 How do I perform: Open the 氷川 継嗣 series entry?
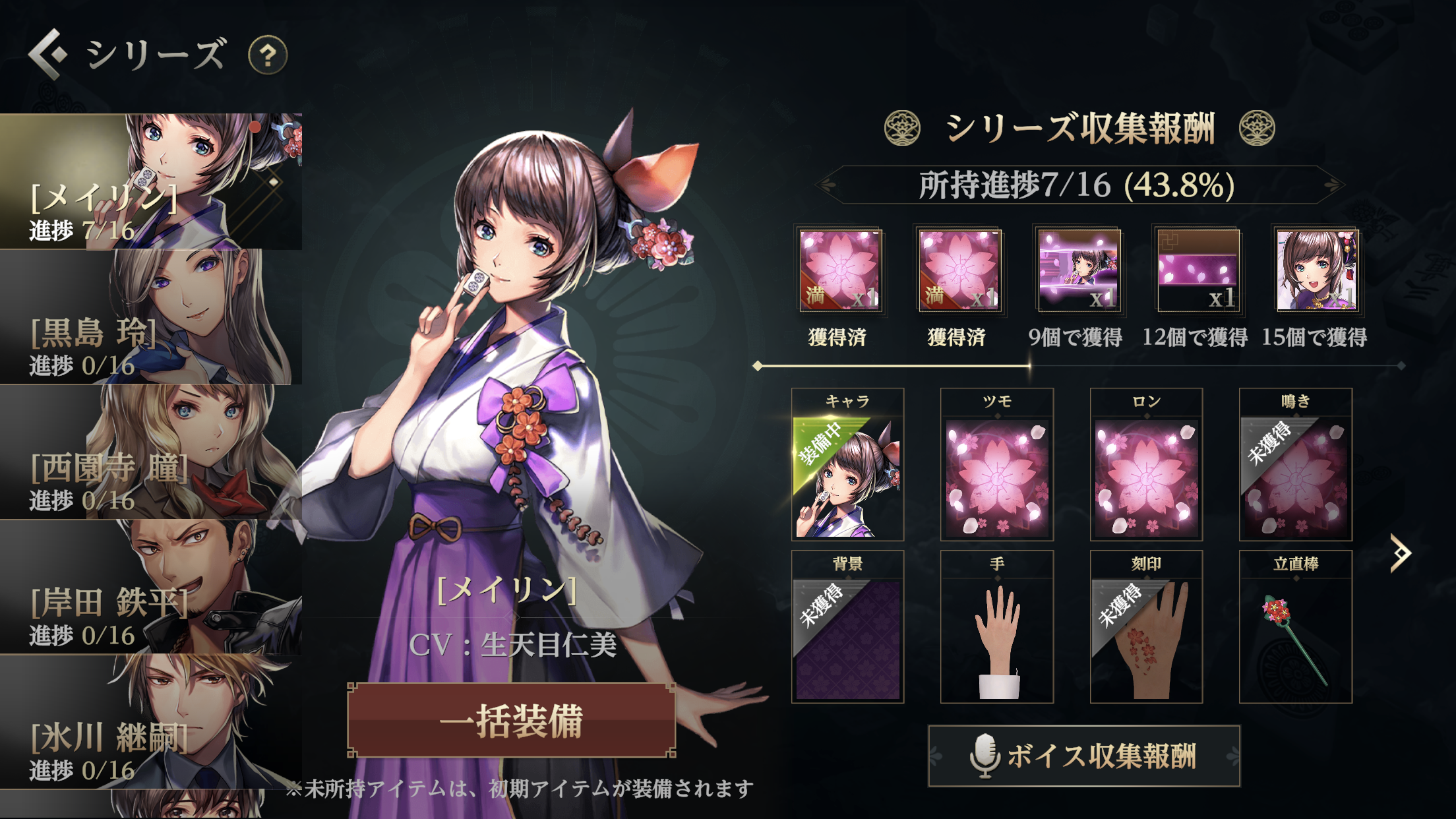coord(150,722)
